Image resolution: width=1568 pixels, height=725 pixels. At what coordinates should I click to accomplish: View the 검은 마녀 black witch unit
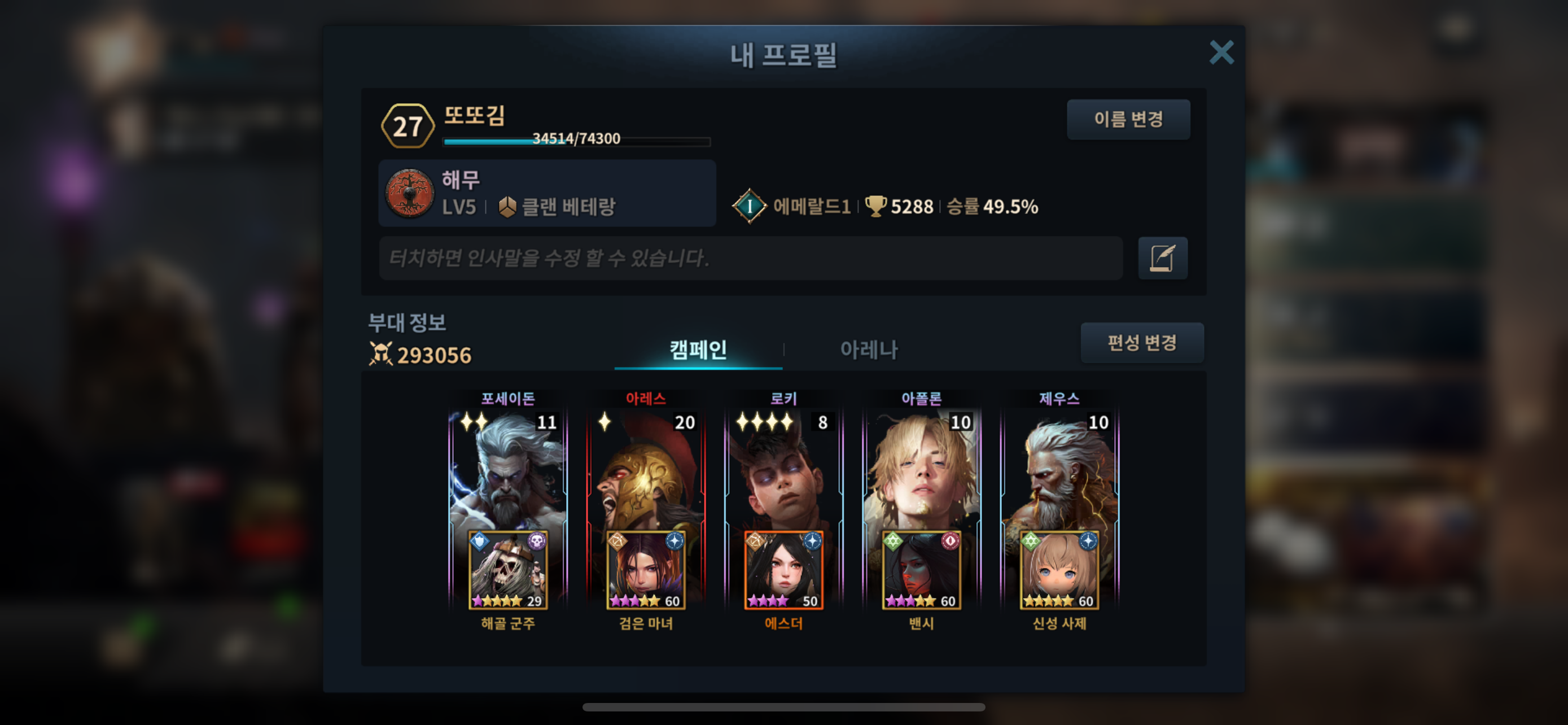tap(646, 570)
